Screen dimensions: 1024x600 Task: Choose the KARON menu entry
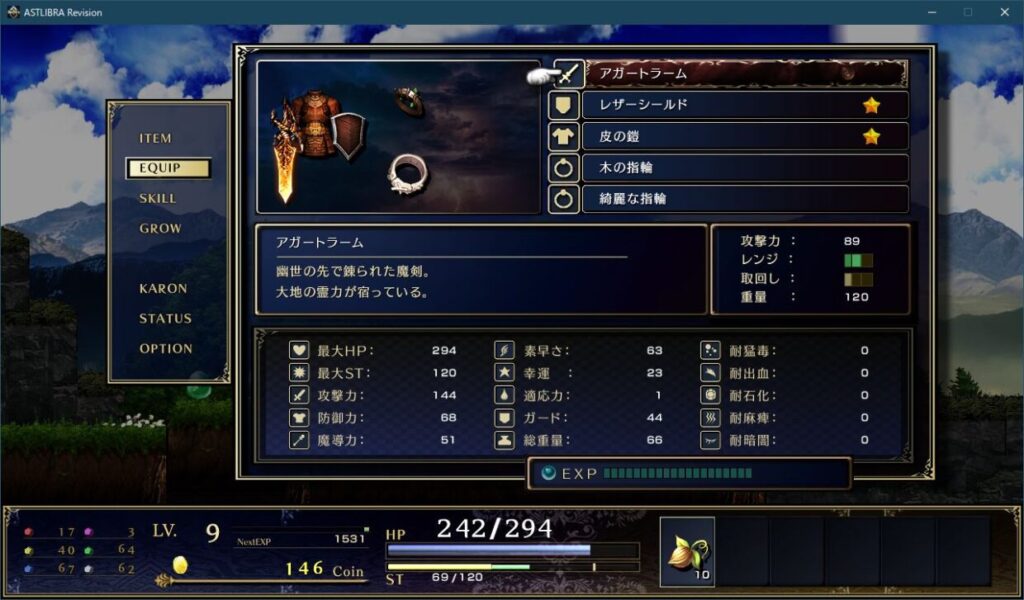(x=163, y=288)
